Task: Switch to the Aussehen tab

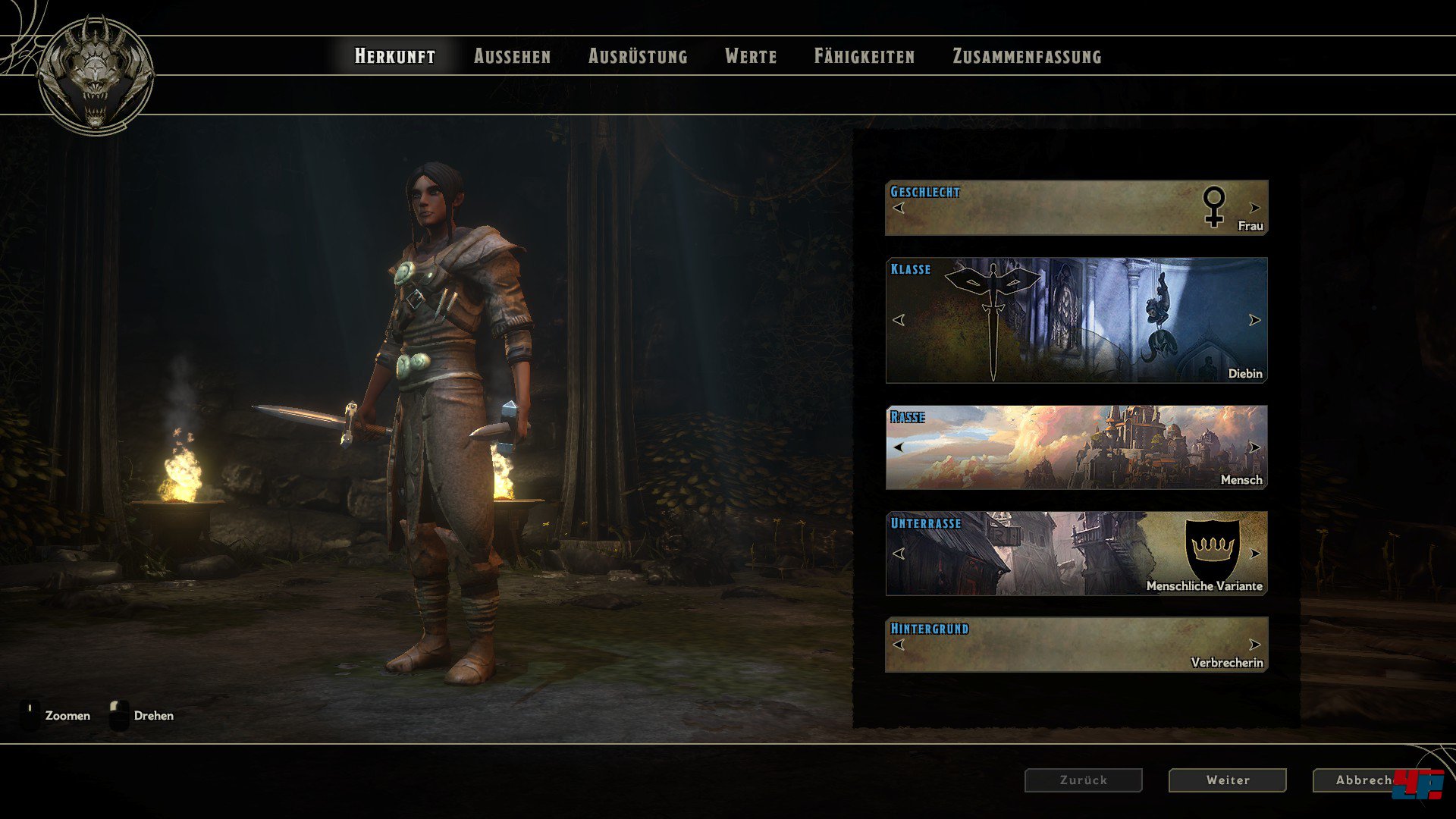Action: pyautogui.click(x=512, y=56)
